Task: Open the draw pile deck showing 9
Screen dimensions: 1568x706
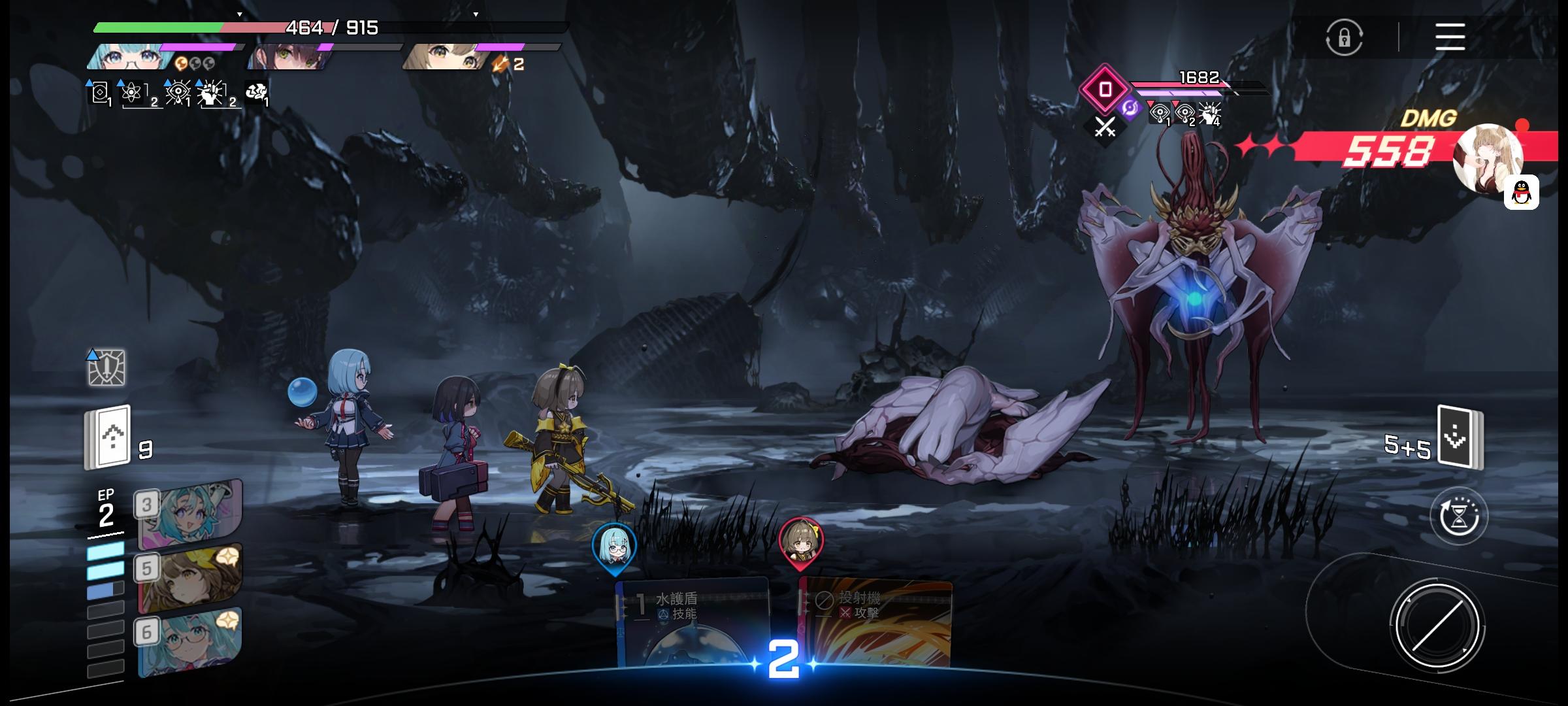Action: [x=108, y=437]
